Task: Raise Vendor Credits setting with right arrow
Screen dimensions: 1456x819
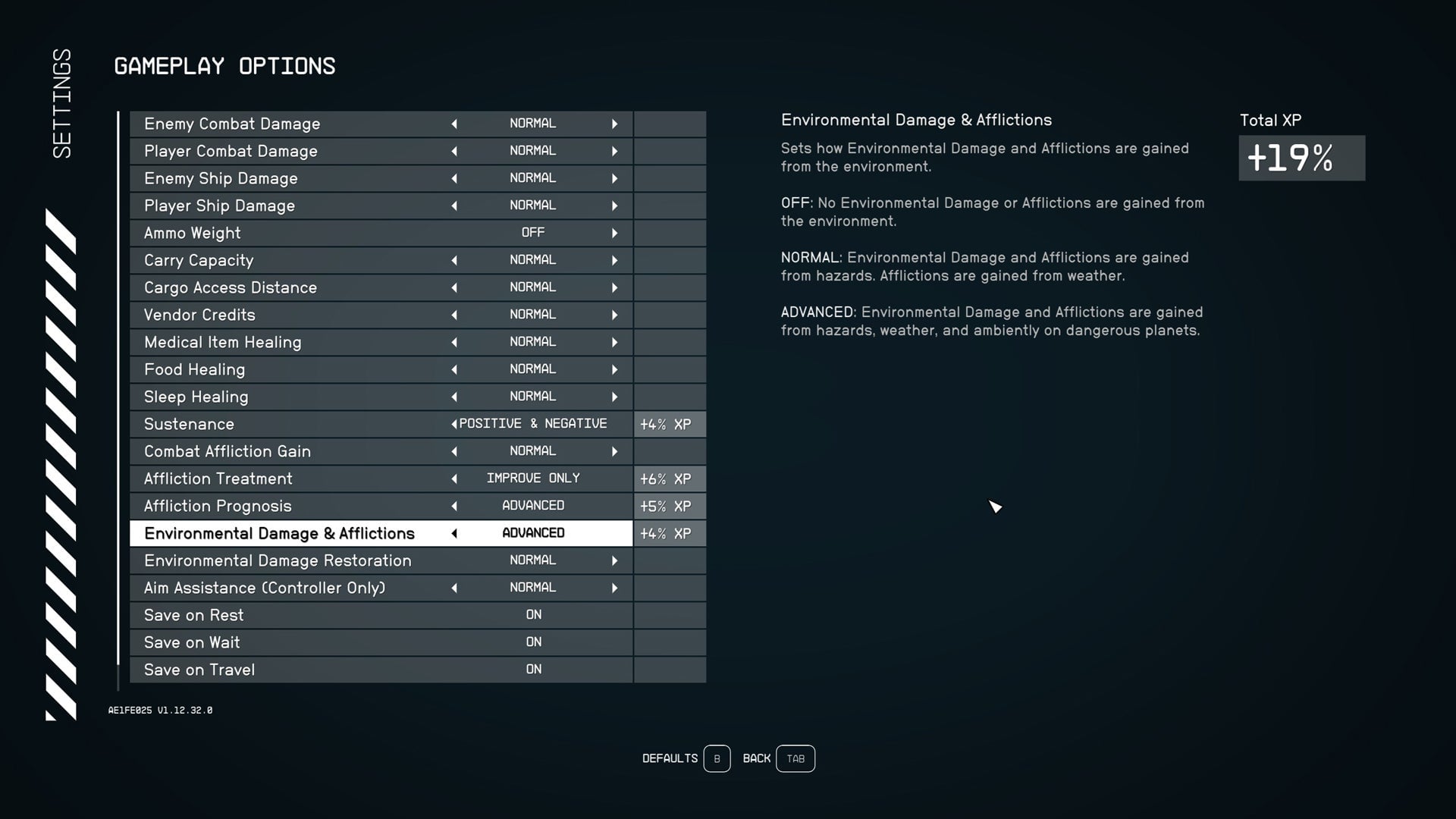Action: [614, 315]
